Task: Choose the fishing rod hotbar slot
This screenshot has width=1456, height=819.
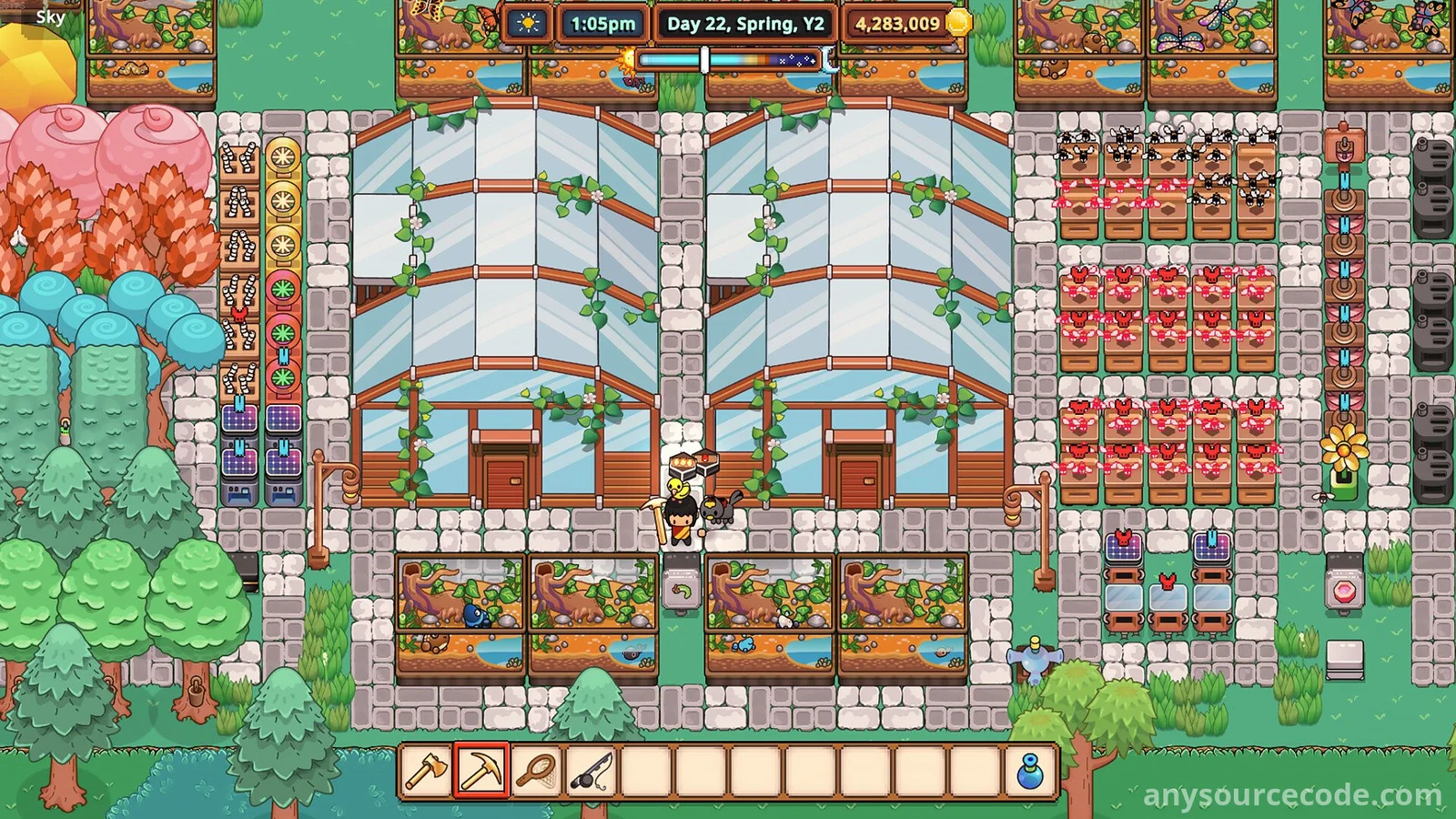Action: [591, 772]
